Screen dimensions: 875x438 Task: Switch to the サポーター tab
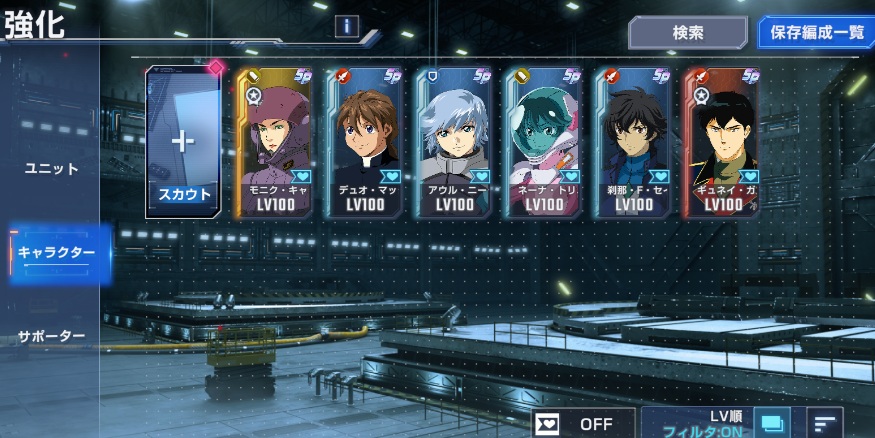(x=52, y=336)
